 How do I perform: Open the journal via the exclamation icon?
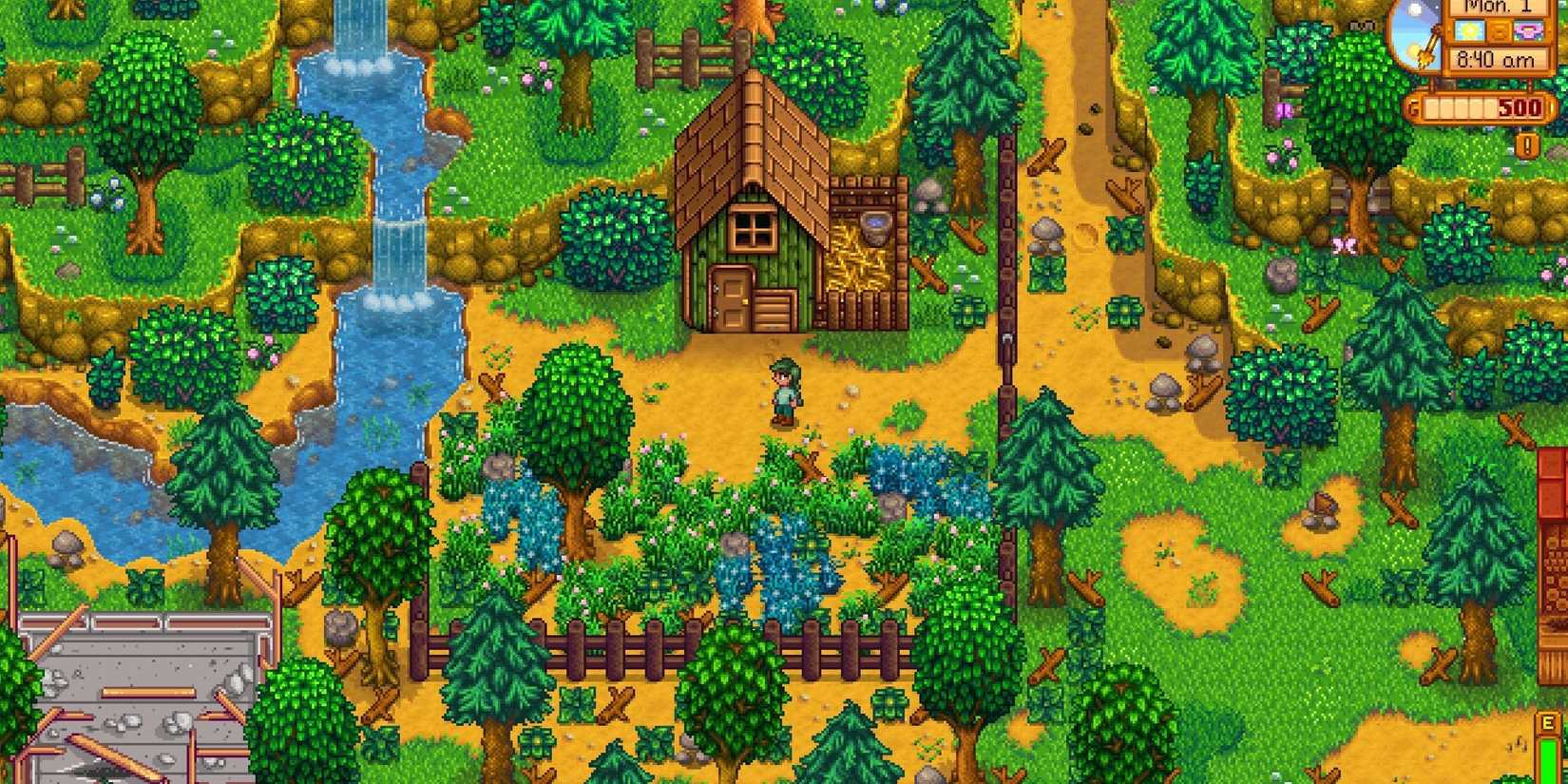[1525, 144]
